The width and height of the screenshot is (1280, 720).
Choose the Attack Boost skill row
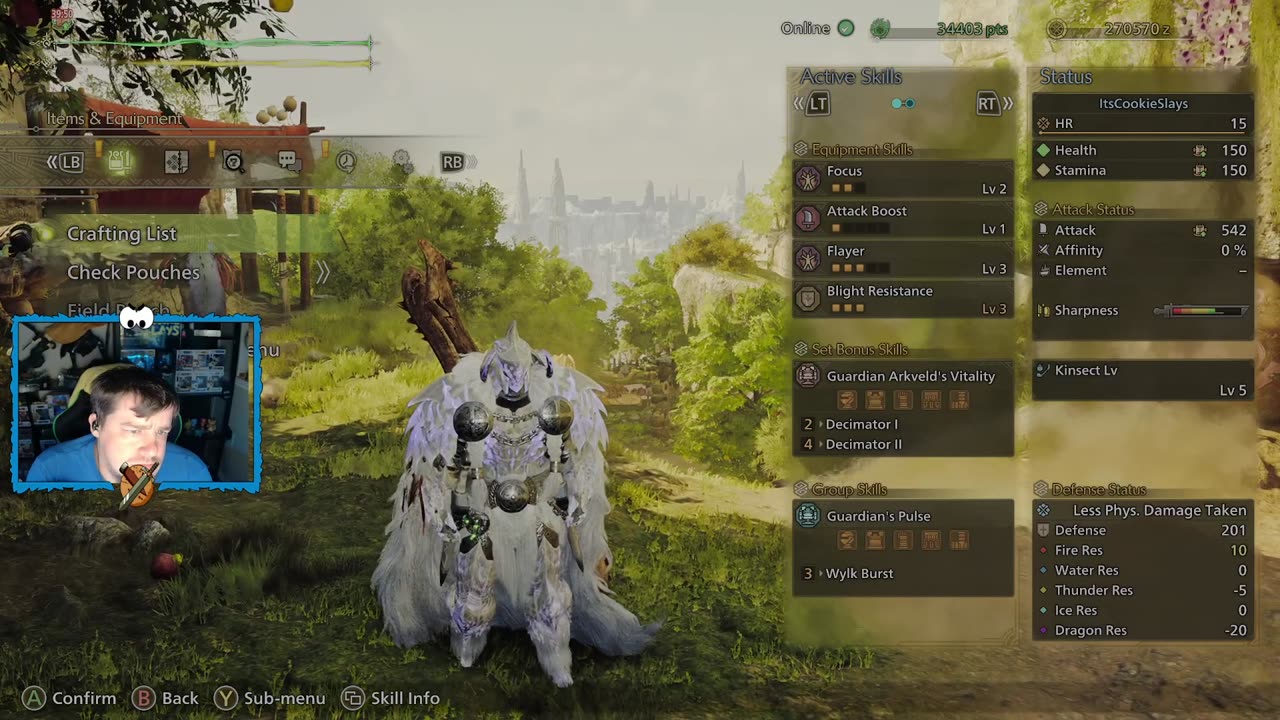903,219
